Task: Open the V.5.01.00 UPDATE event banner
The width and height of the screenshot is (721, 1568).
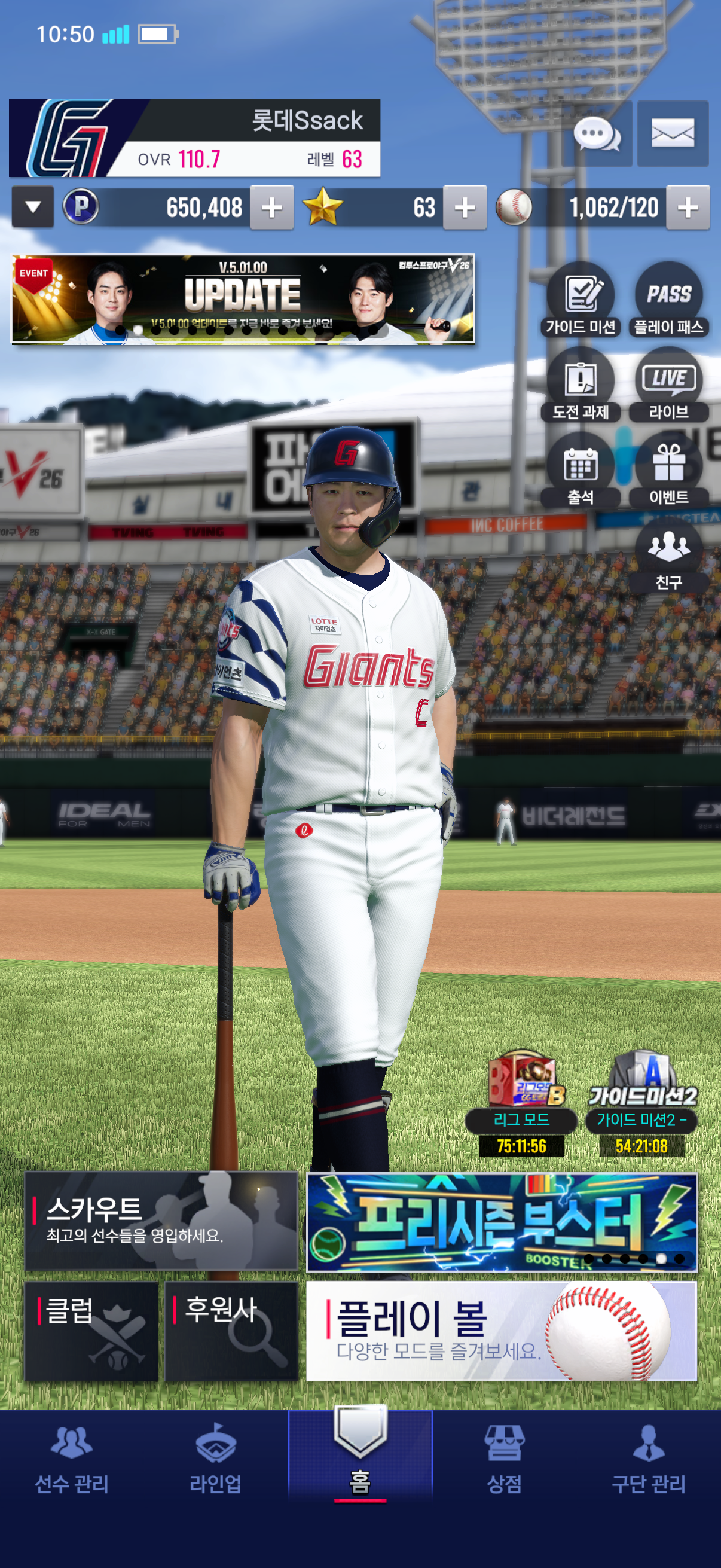Action: coord(243,300)
